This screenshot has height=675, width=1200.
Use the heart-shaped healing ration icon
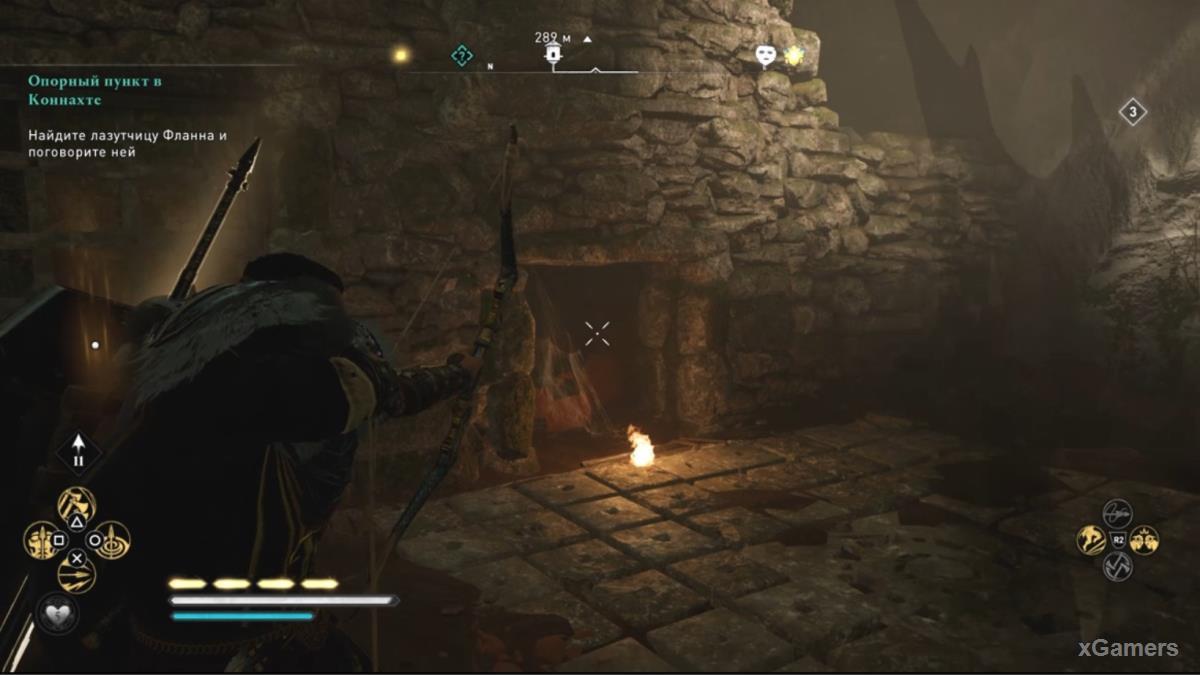(x=55, y=612)
